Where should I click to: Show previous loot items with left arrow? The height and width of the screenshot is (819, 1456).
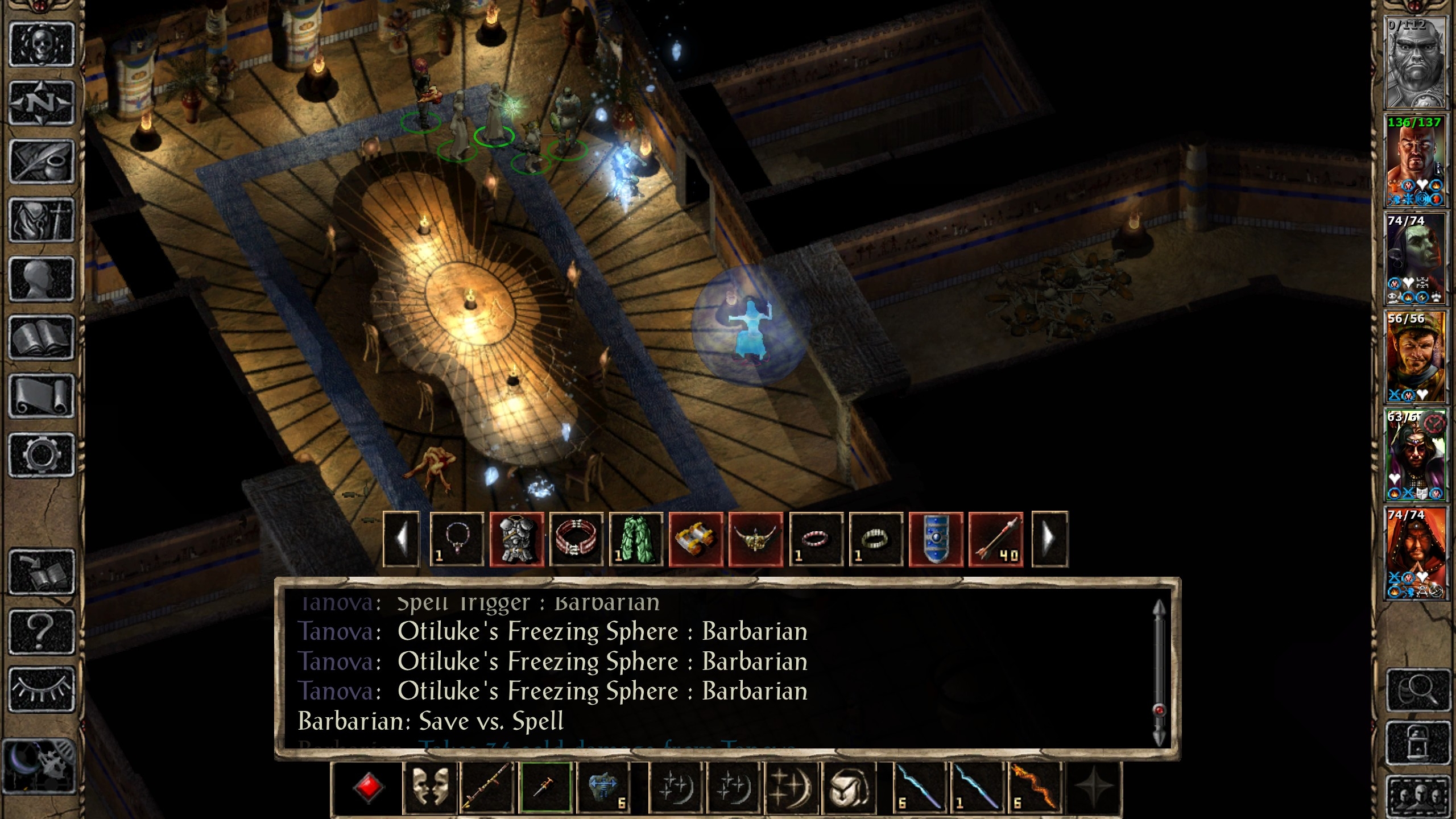(x=402, y=539)
